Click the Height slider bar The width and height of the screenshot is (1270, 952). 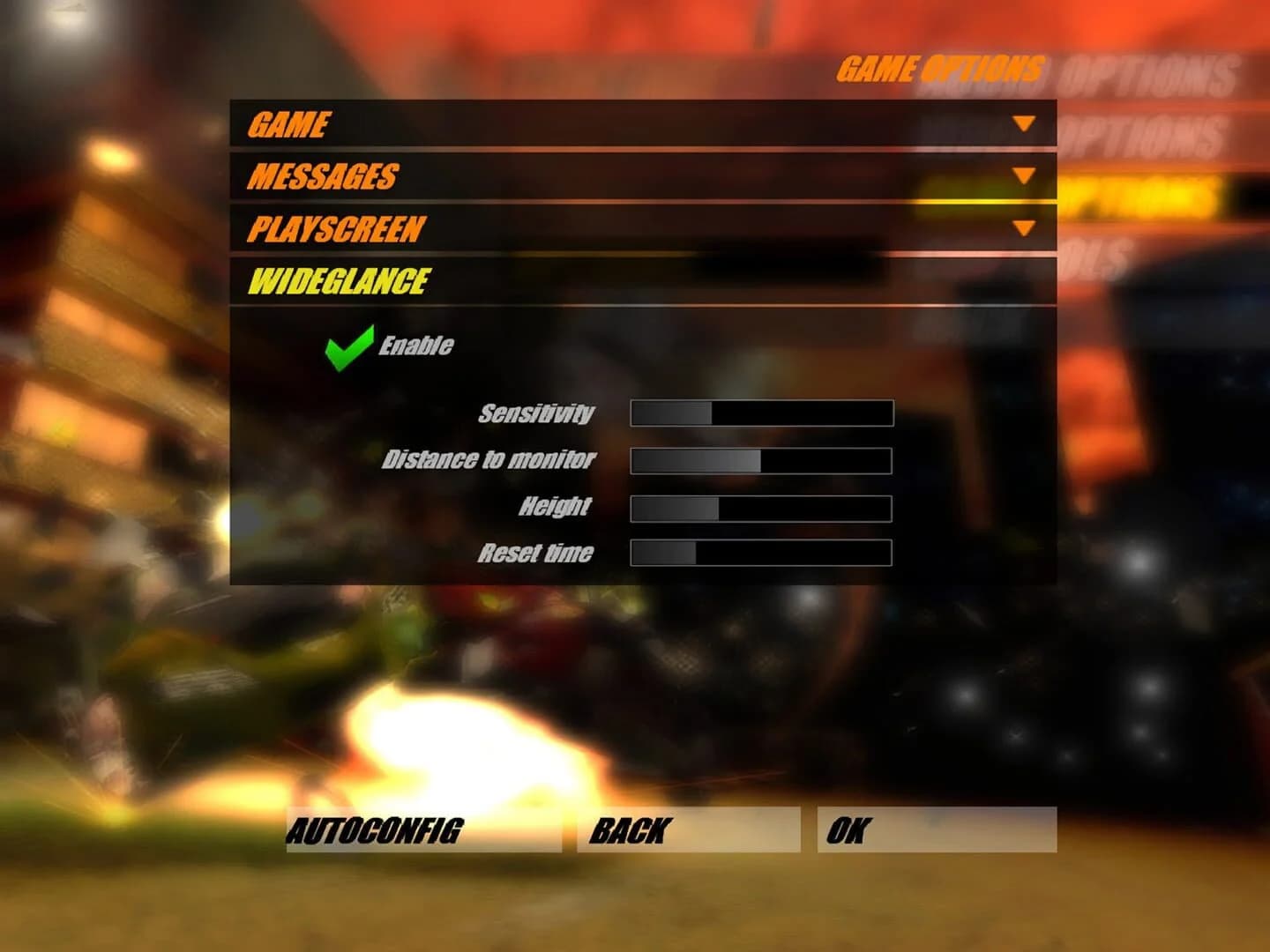tap(763, 507)
